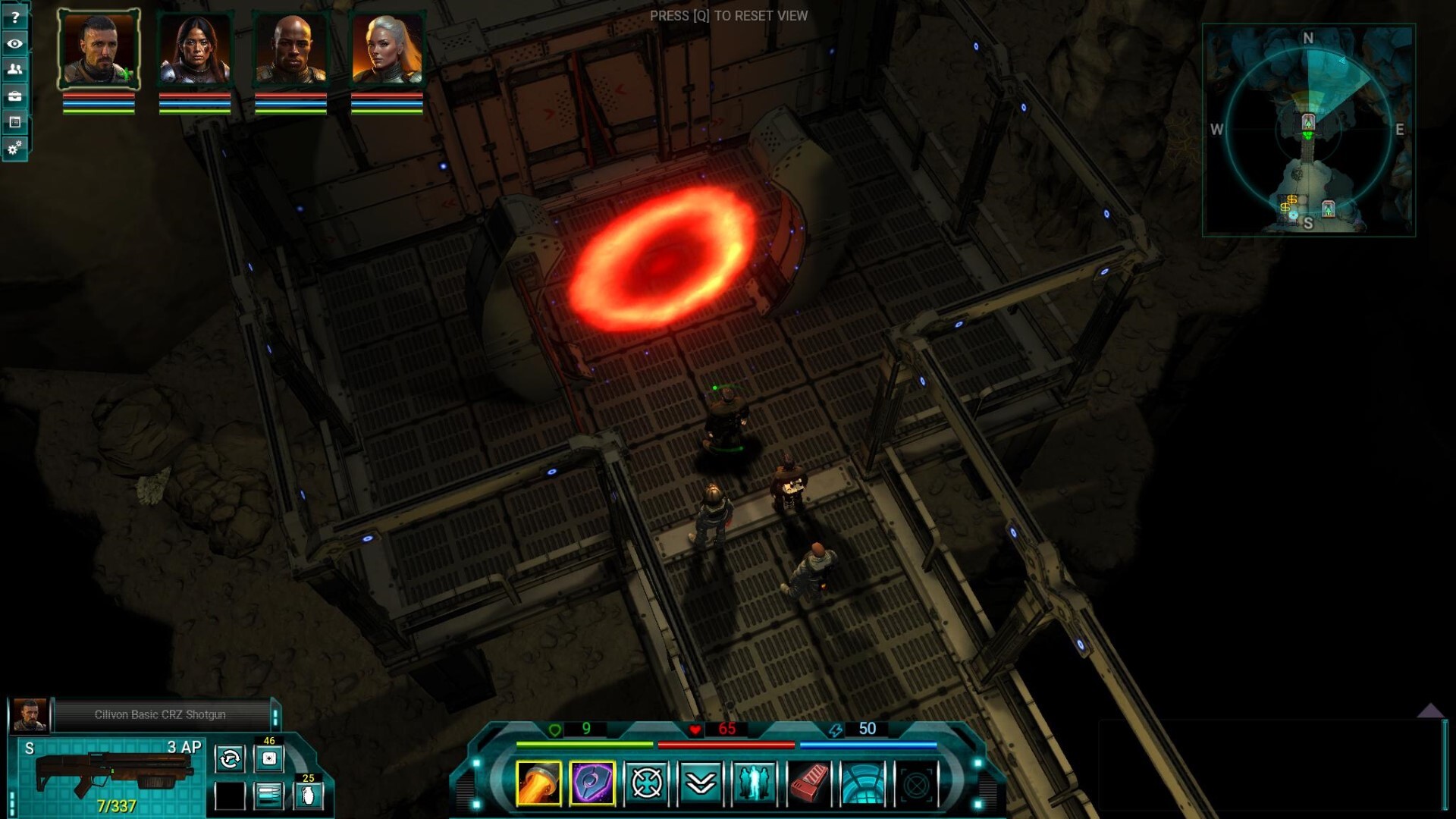Activate the double chevron crouch ability

point(701,783)
